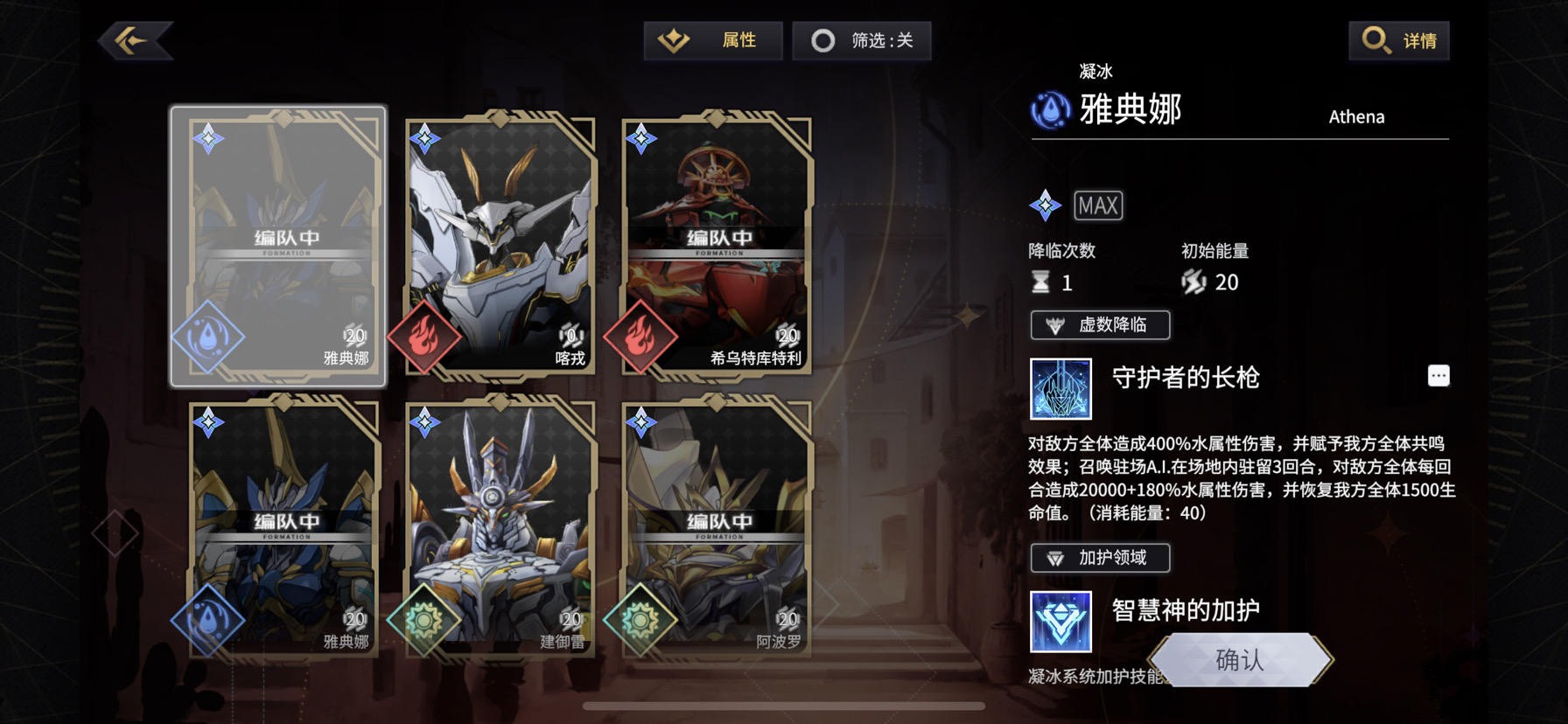Toggle the 筛选 filter off switch
The image size is (1568, 724).
pos(861,40)
